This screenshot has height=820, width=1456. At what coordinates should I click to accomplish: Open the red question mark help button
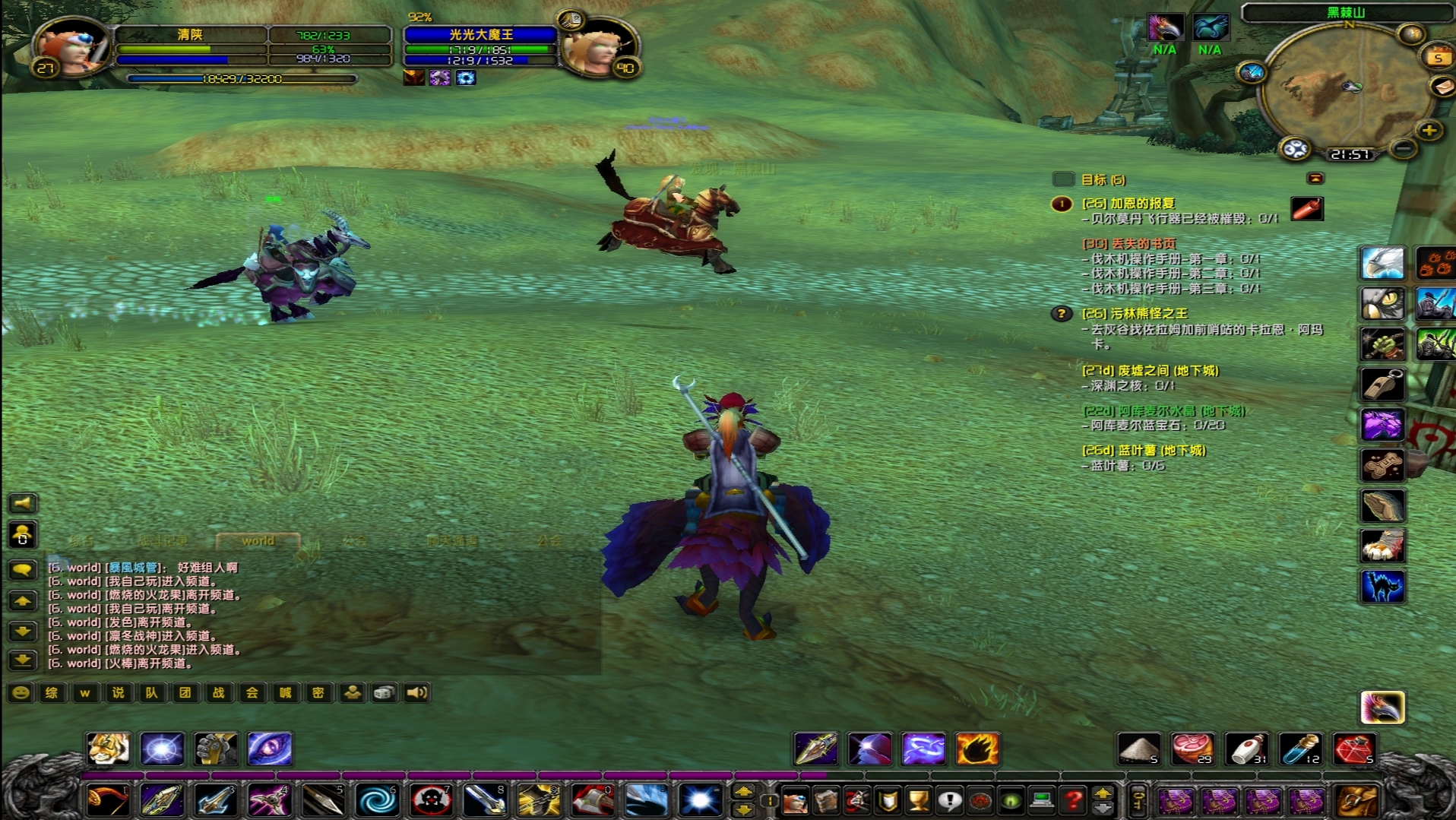point(1072,799)
